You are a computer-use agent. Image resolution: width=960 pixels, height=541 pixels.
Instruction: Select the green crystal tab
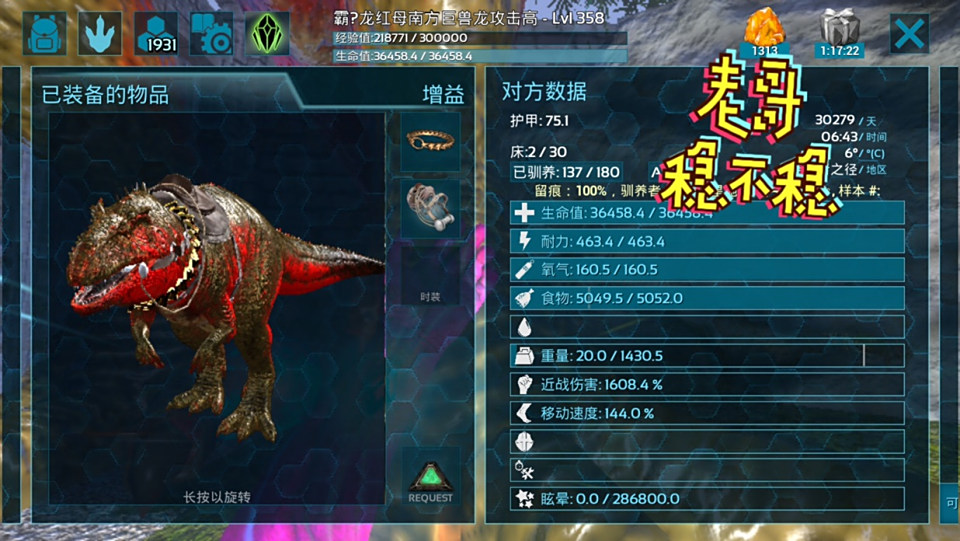coord(268,34)
